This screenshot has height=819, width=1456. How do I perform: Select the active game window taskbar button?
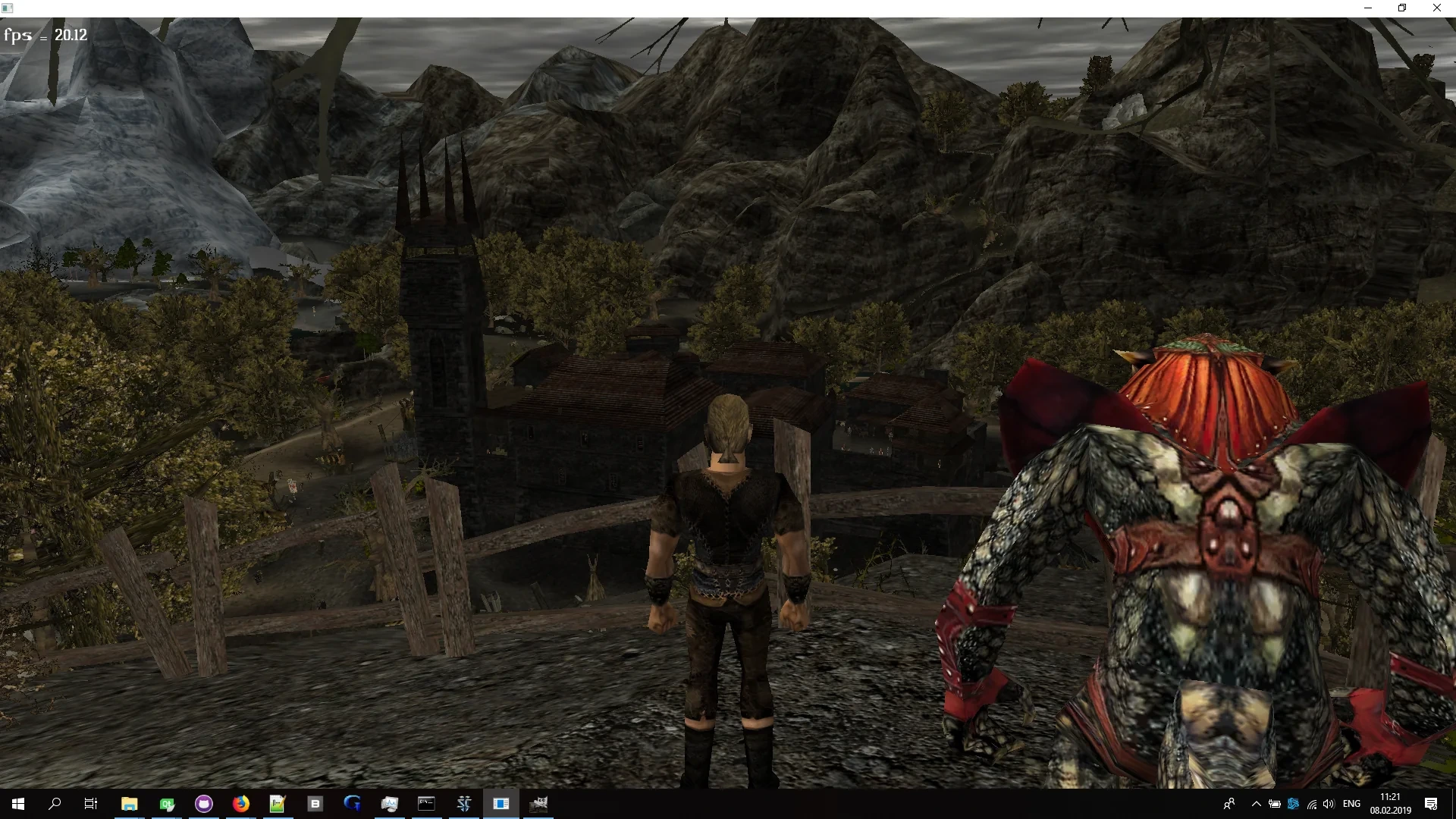click(501, 805)
